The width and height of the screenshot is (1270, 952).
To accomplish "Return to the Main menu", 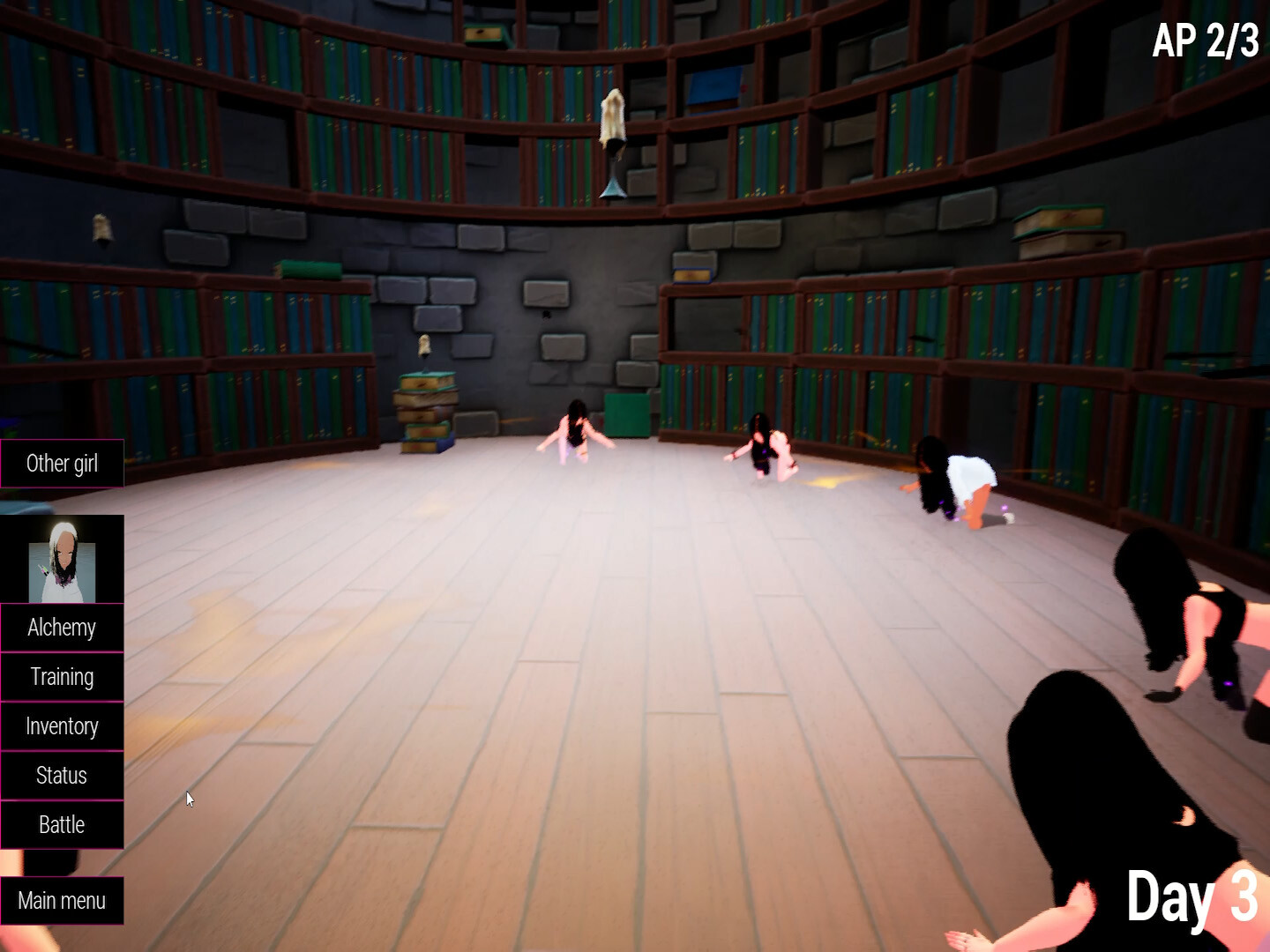I will point(62,900).
